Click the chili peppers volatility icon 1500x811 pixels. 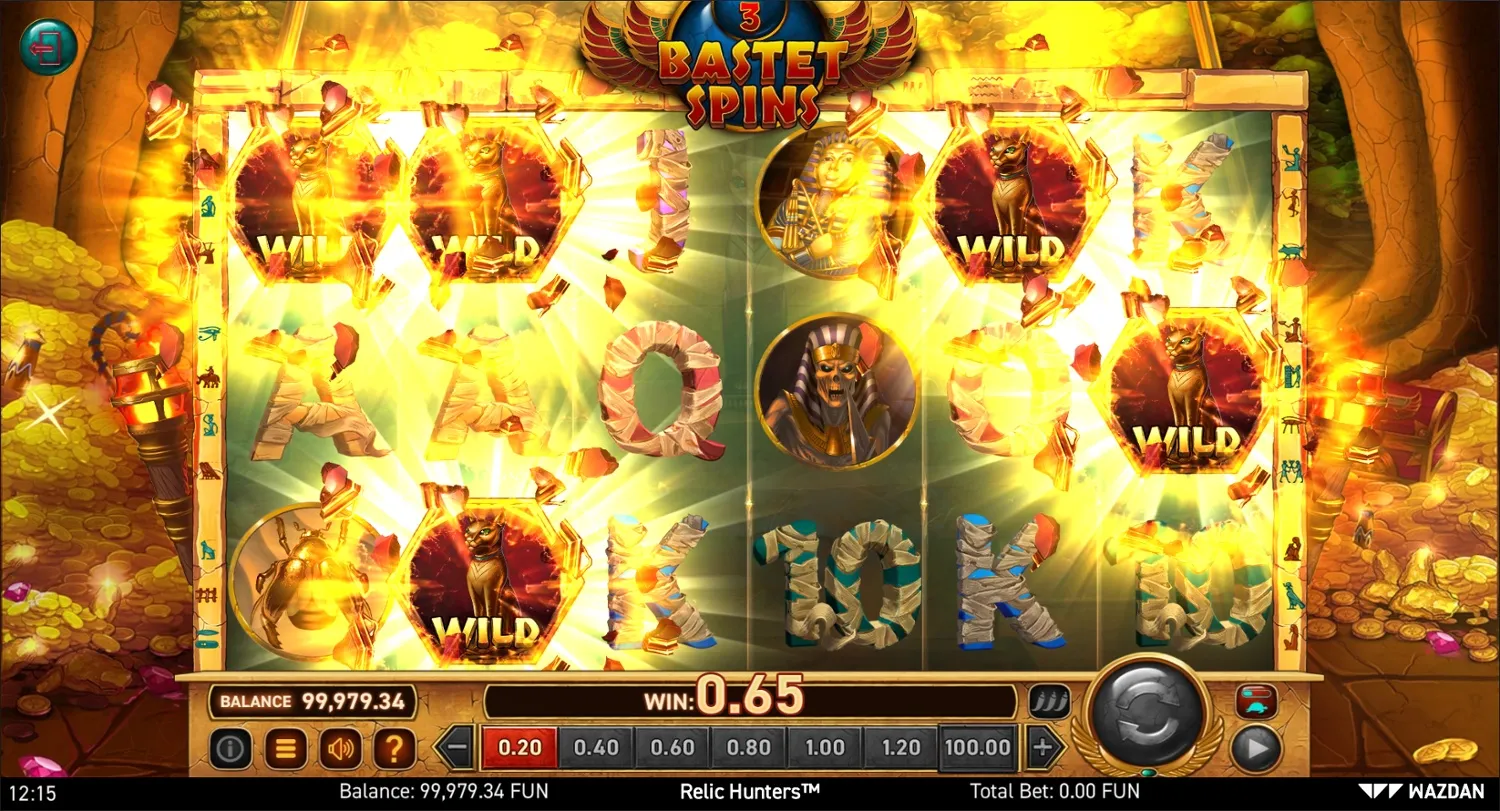click(1050, 700)
